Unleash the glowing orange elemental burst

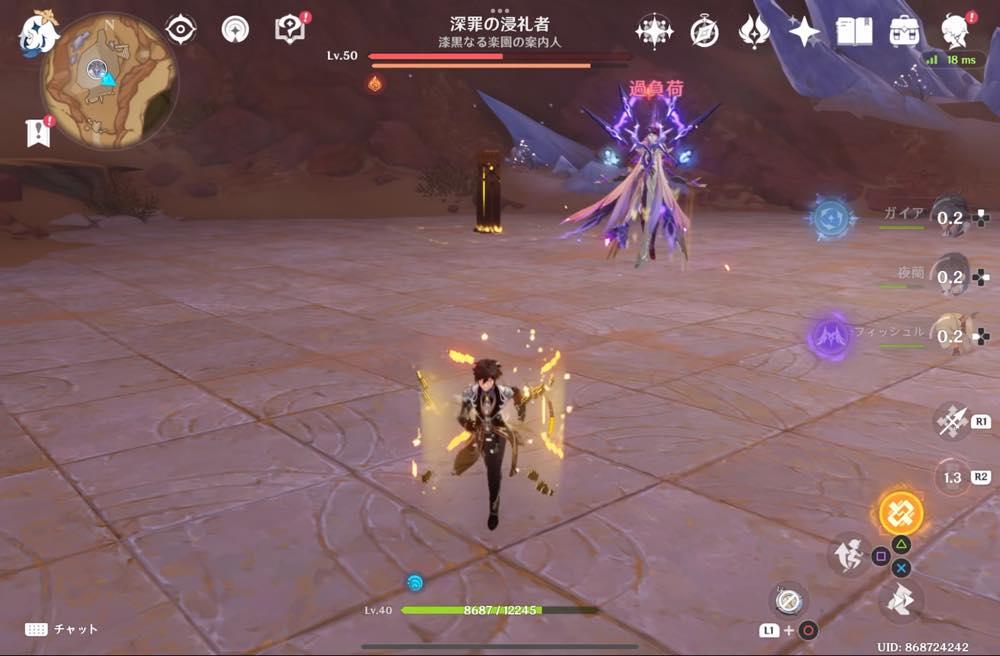900,513
